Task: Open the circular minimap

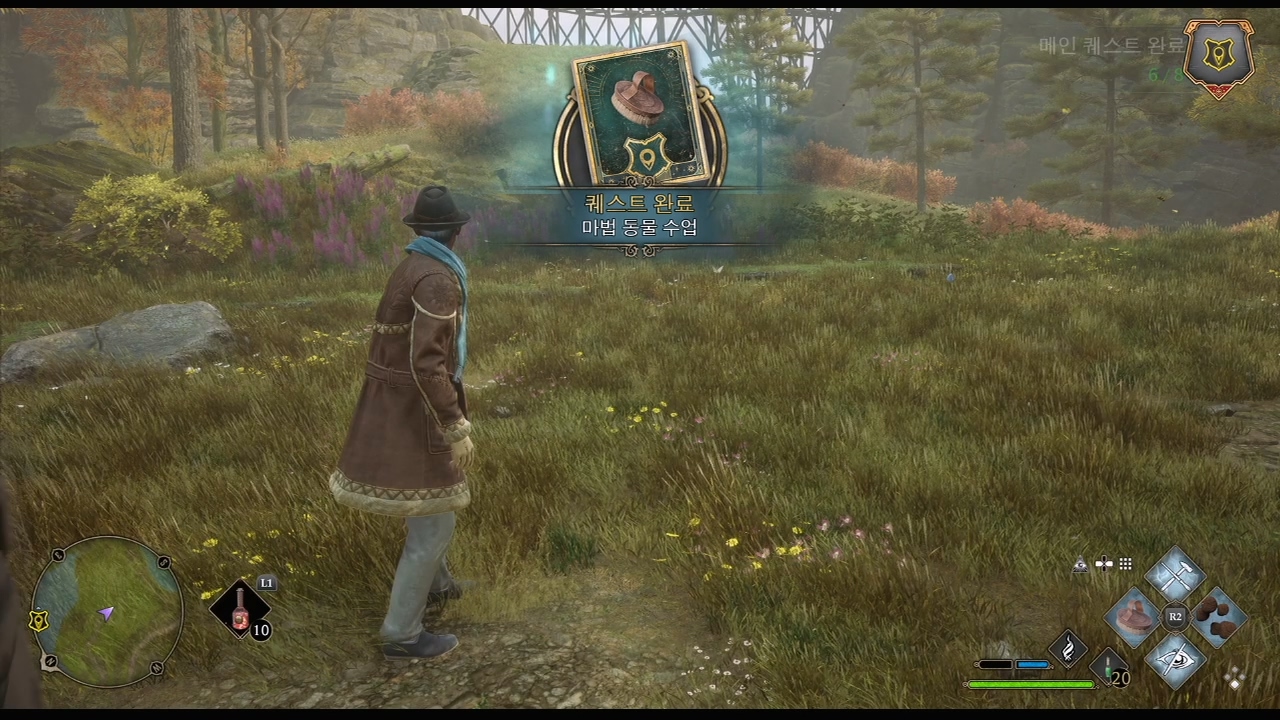Action: pyautogui.click(x=107, y=611)
